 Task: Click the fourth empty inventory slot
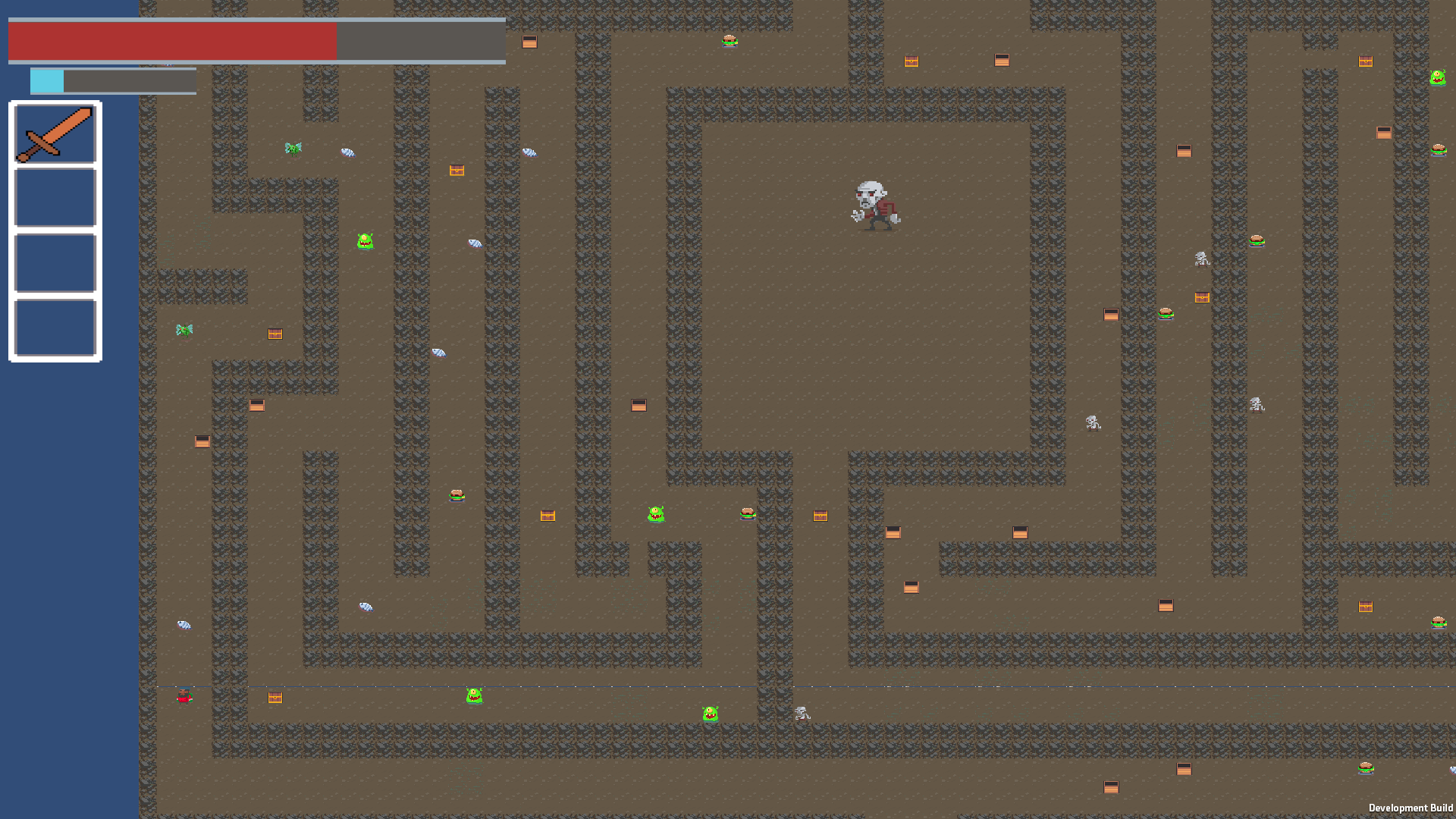point(54,328)
